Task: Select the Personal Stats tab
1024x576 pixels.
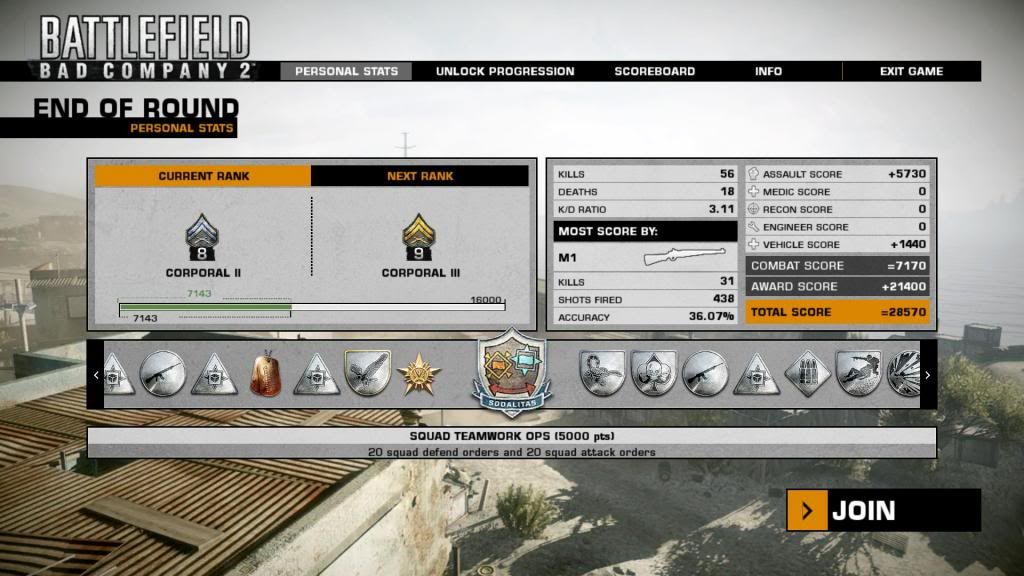Action: (x=346, y=71)
